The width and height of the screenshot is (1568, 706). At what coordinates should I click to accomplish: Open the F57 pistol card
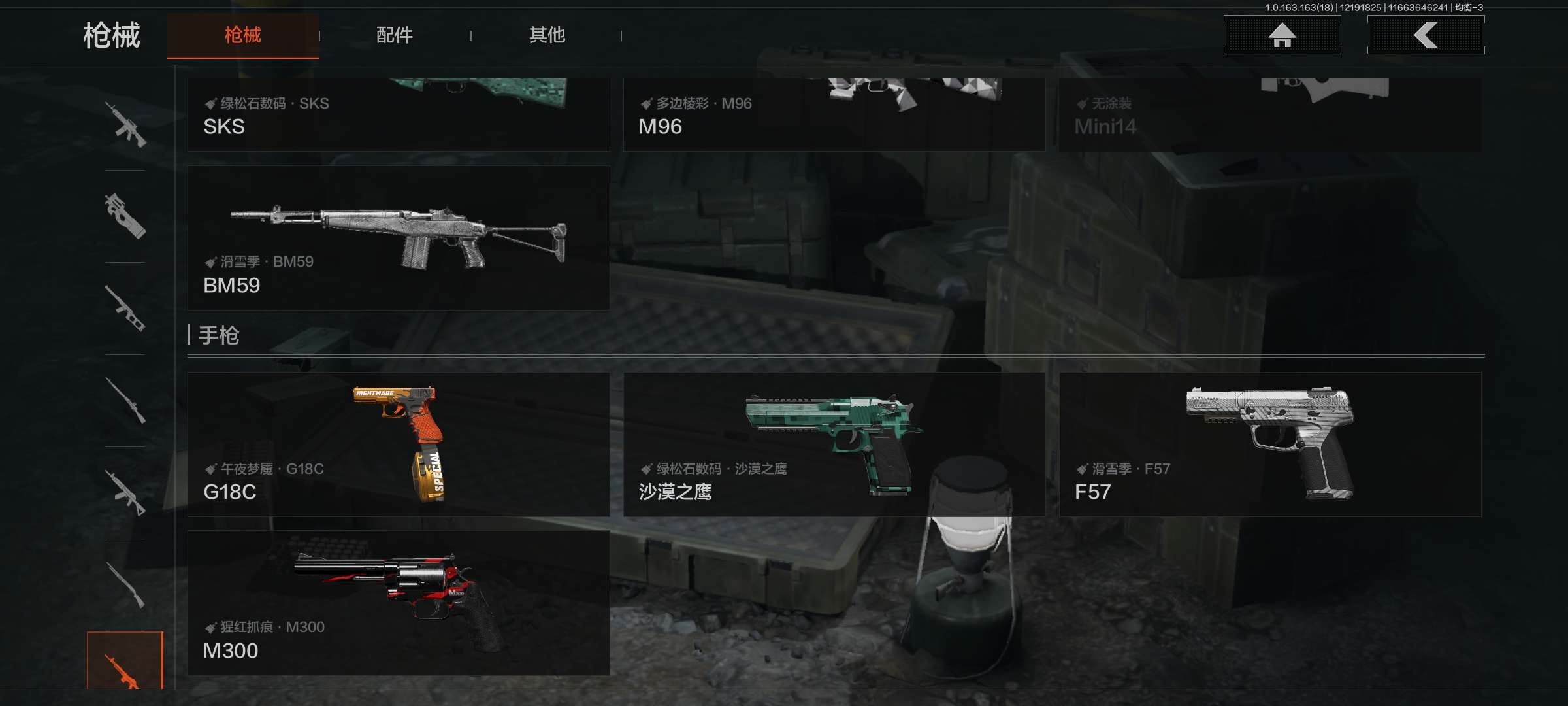[x=1269, y=445]
